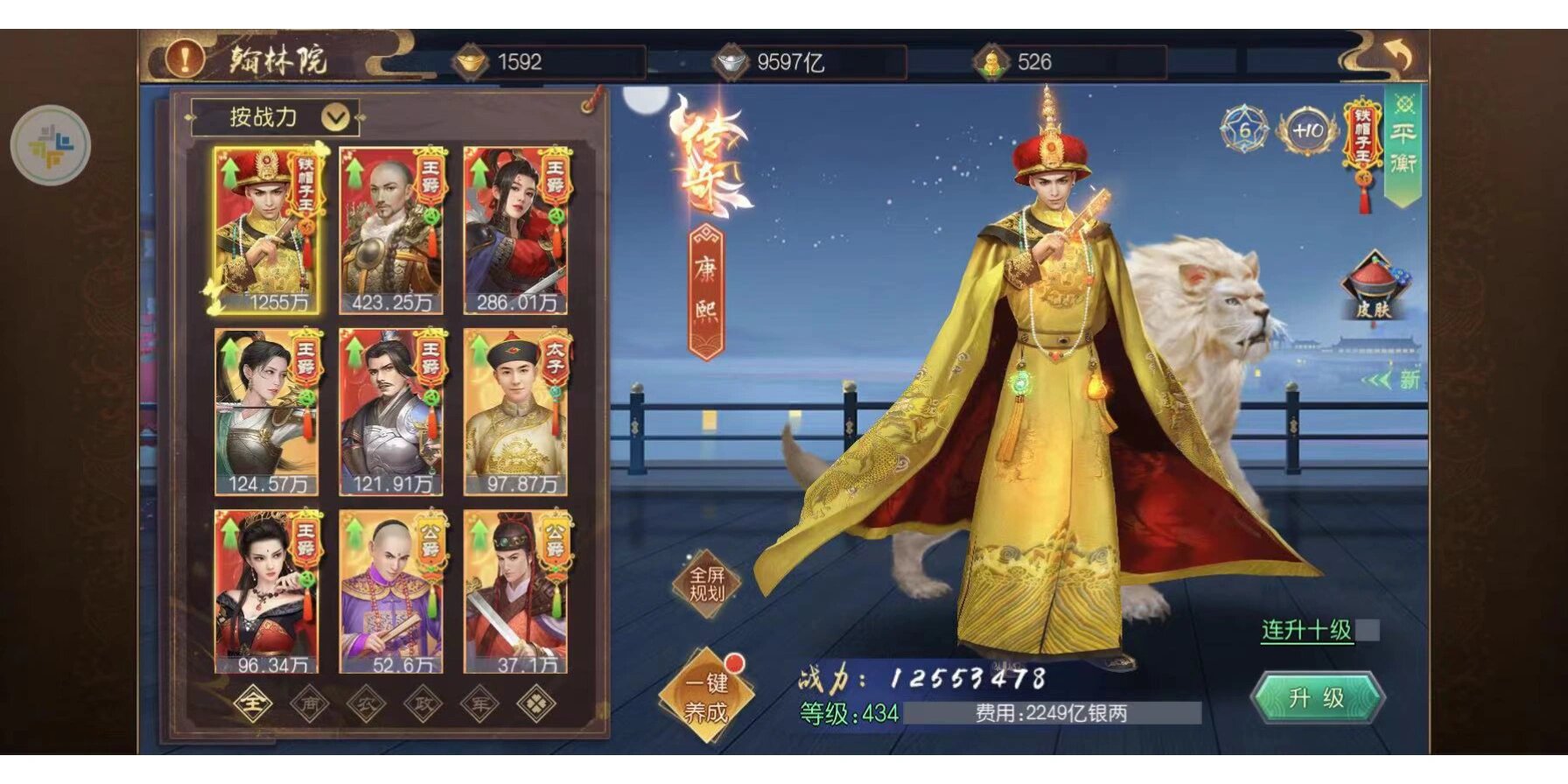1568x784 pixels.
Task: Click the exclamation notice icon beside 翰林院
Action: [x=184, y=59]
